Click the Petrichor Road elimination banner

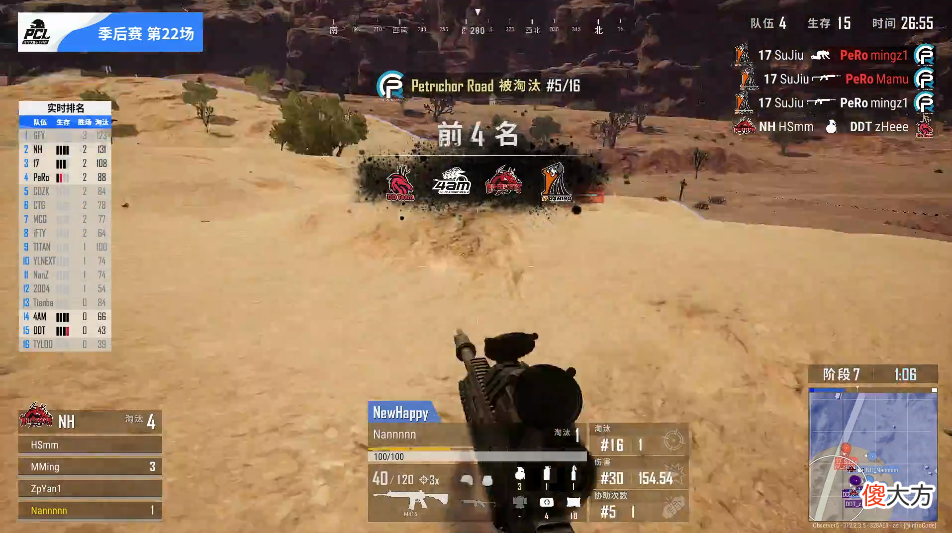(480, 86)
